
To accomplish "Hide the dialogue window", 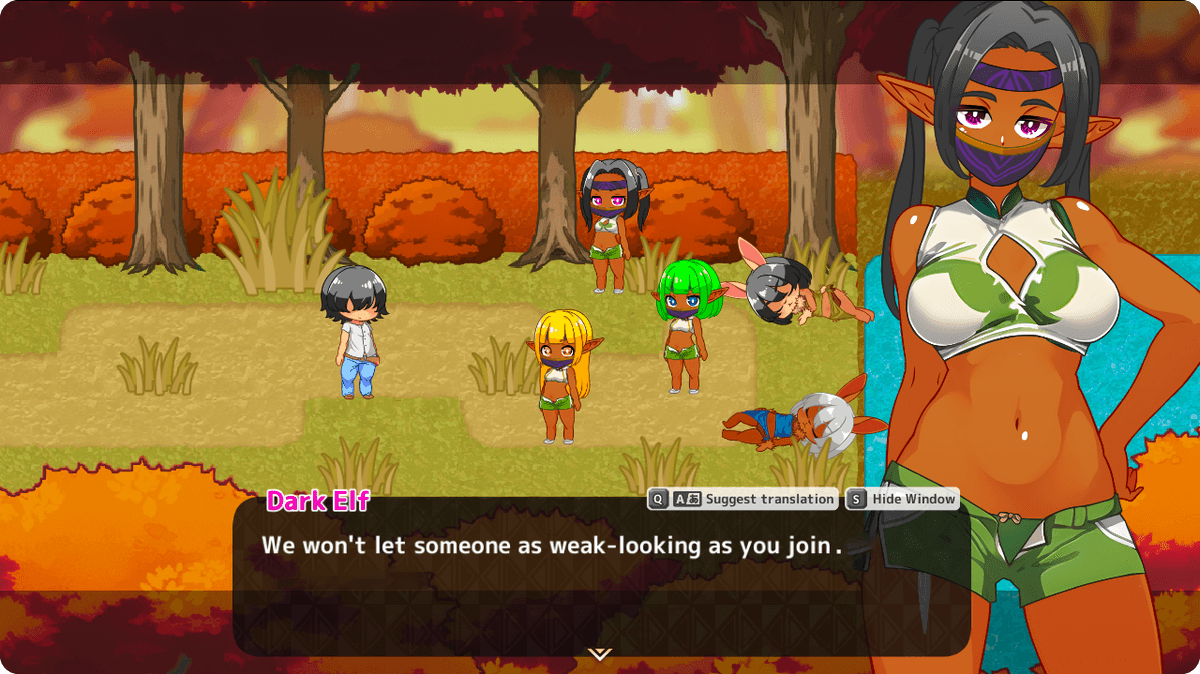I will click(902, 499).
